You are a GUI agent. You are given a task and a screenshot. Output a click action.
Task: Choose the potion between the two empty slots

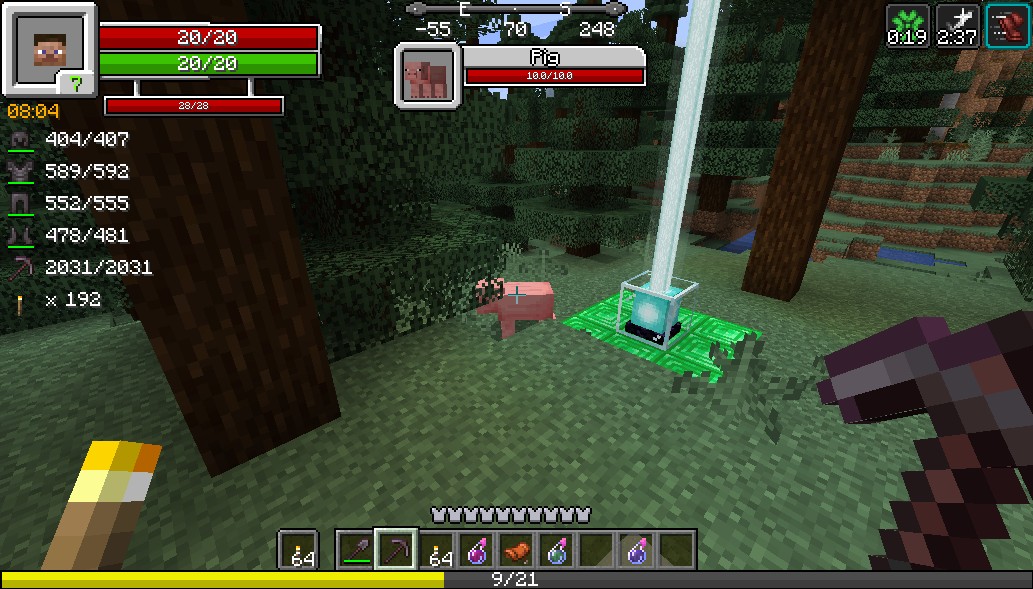point(636,549)
